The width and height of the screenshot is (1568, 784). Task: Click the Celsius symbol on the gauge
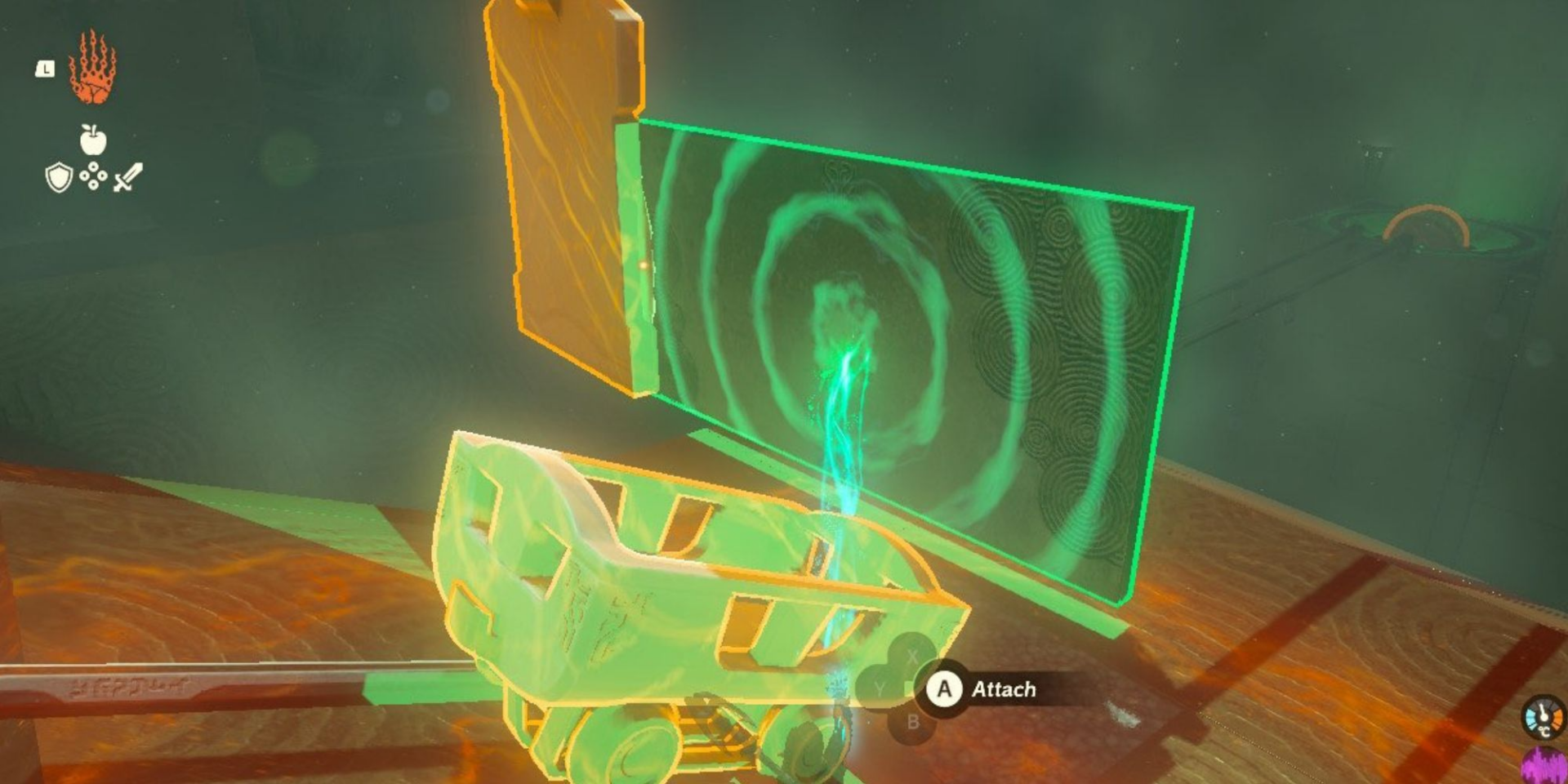[1544, 732]
